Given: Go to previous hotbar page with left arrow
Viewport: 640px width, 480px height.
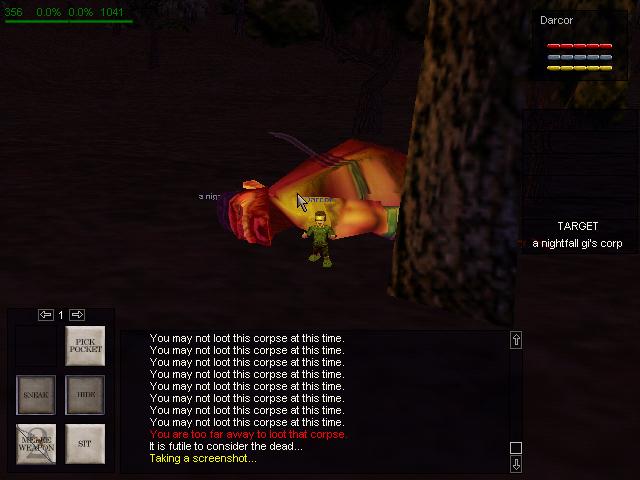Looking at the screenshot, I should pyautogui.click(x=46, y=315).
